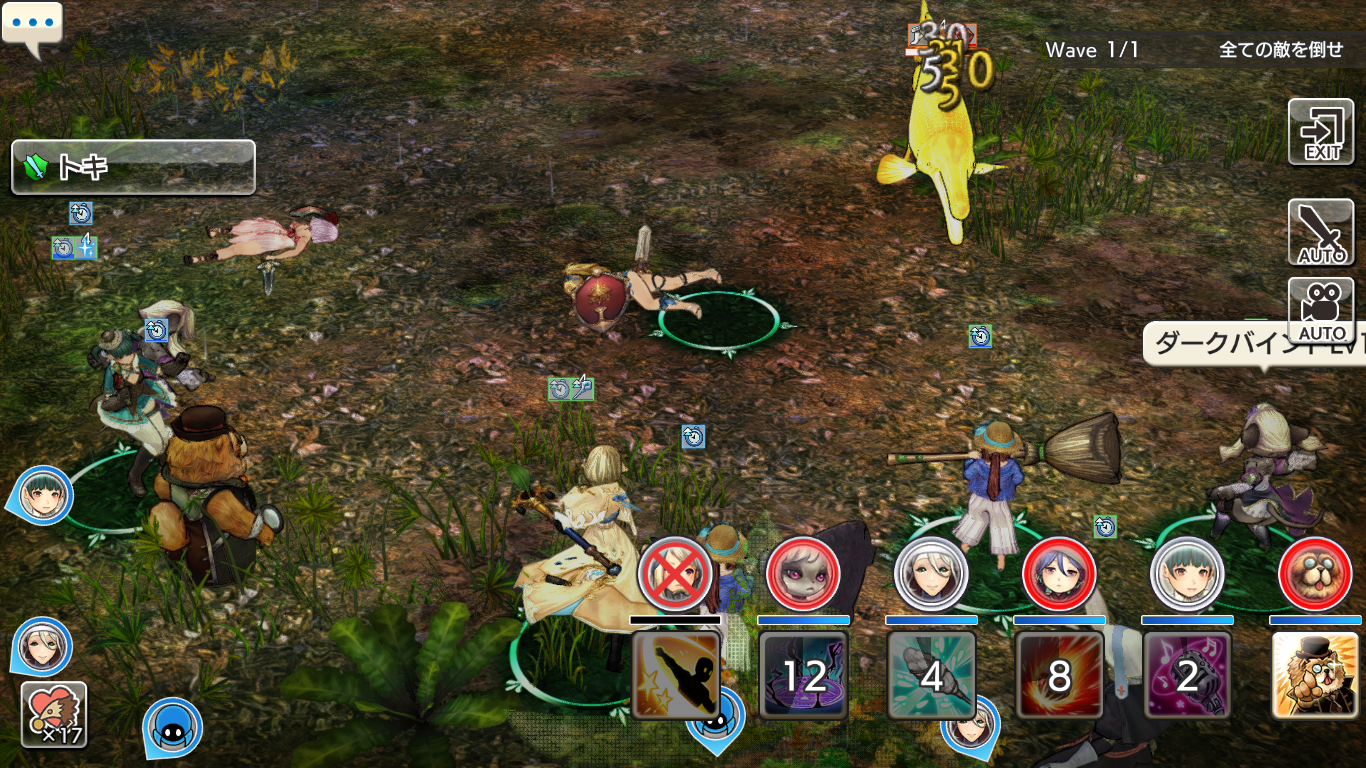Toggle auto battle with the sword AUTO button
Screen dimensions: 1366x768
point(1320,232)
